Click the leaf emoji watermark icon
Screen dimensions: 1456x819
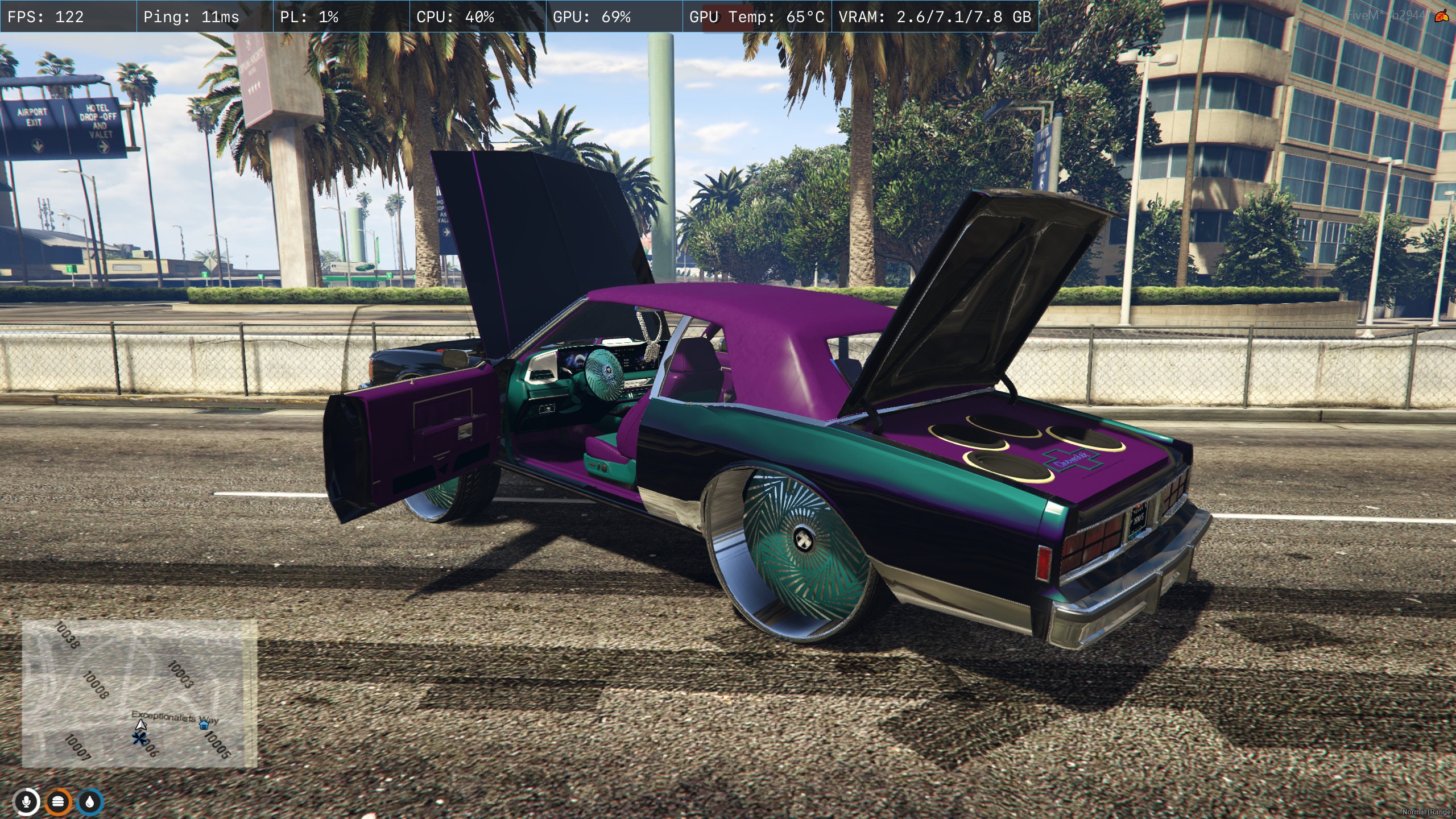click(x=1441, y=15)
